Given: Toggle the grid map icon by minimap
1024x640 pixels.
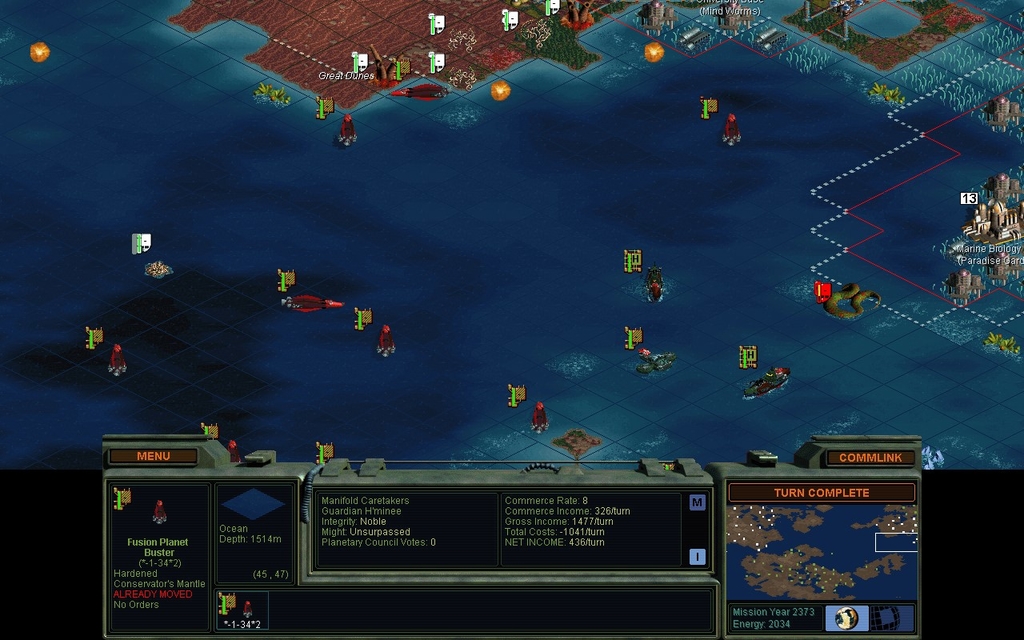Looking at the screenshot, I should (885, 617).
